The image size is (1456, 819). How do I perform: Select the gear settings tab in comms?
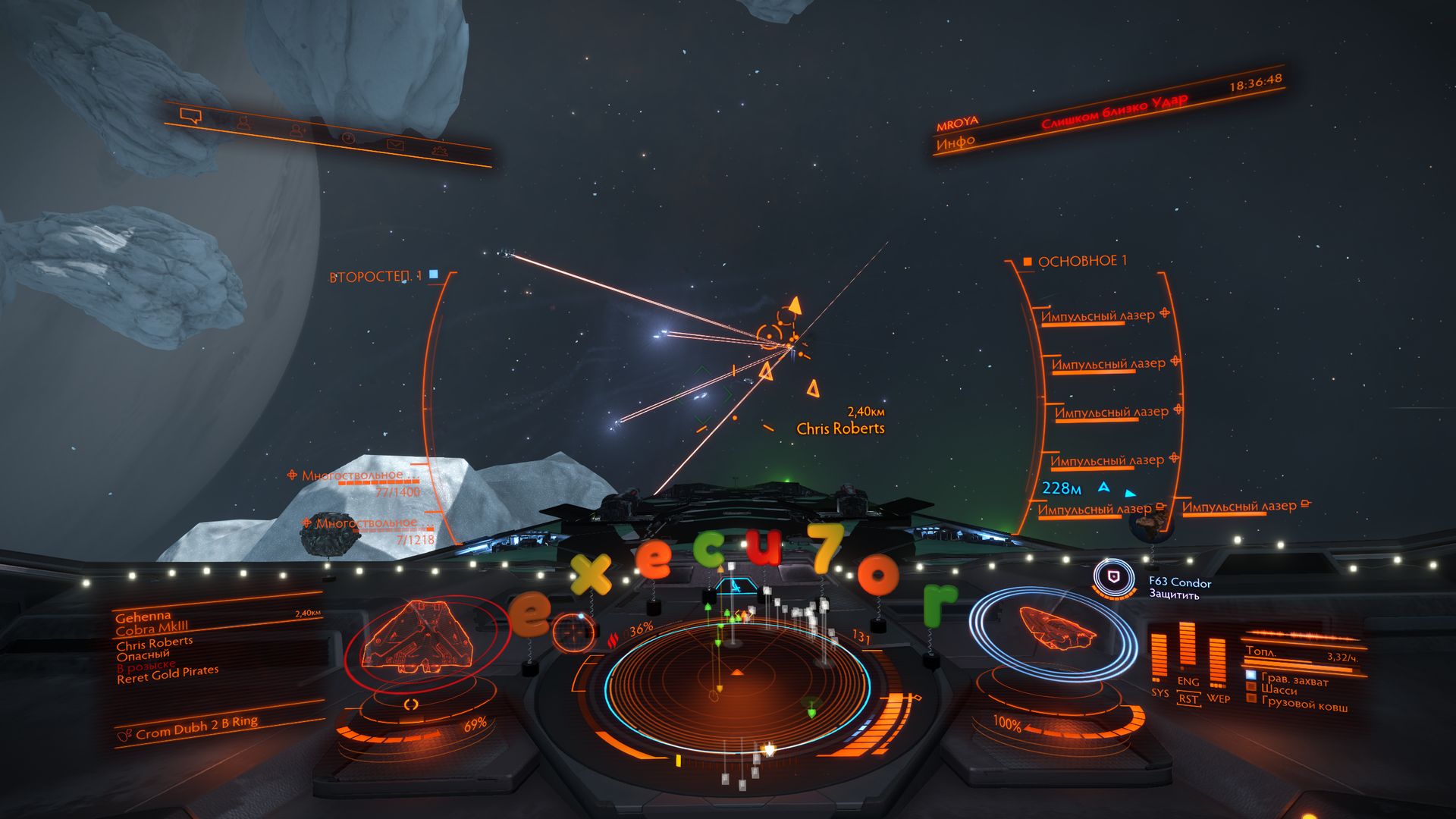click(440, 151)
